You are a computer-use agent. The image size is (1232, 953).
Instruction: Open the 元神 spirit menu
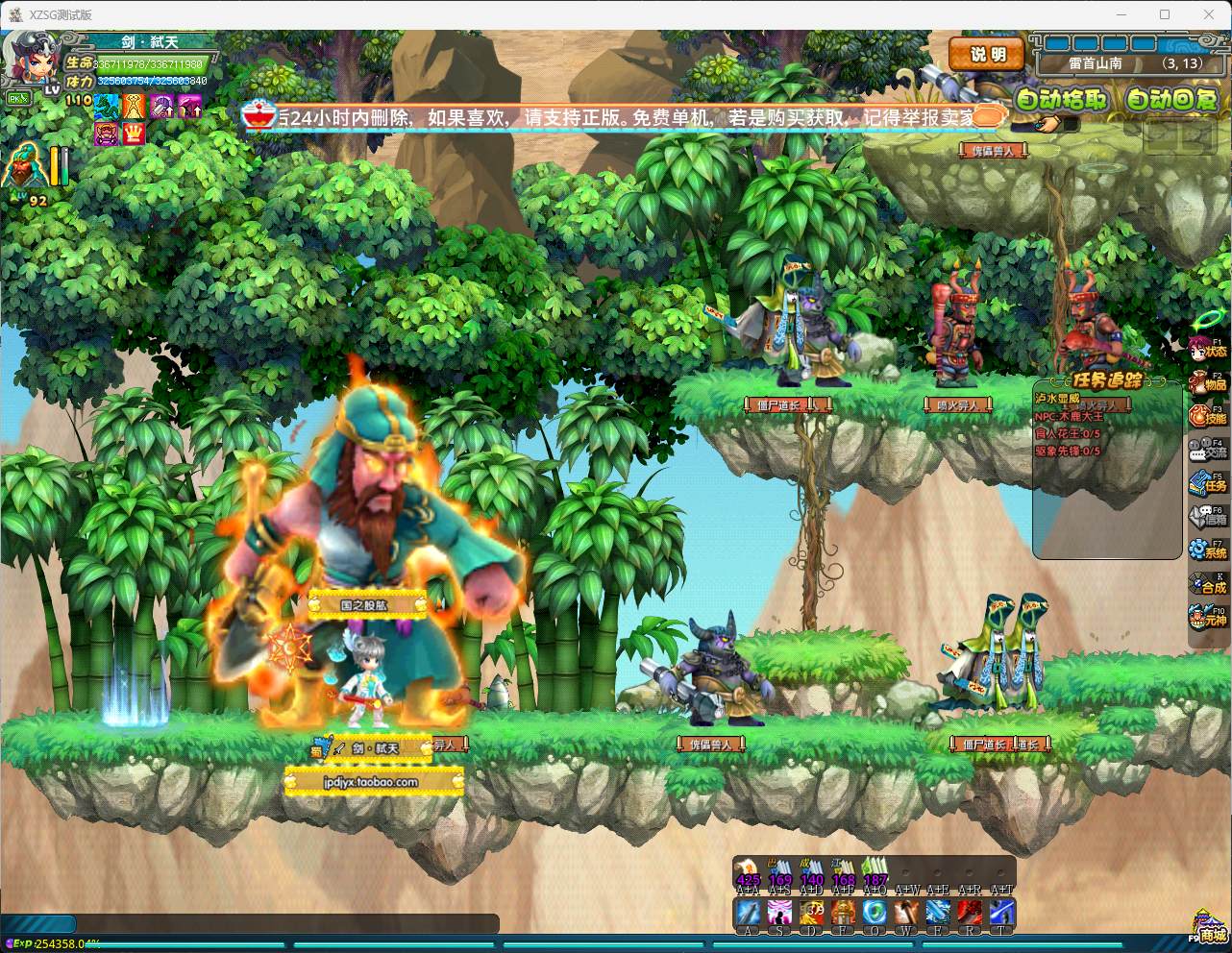tap(1208, 618)
